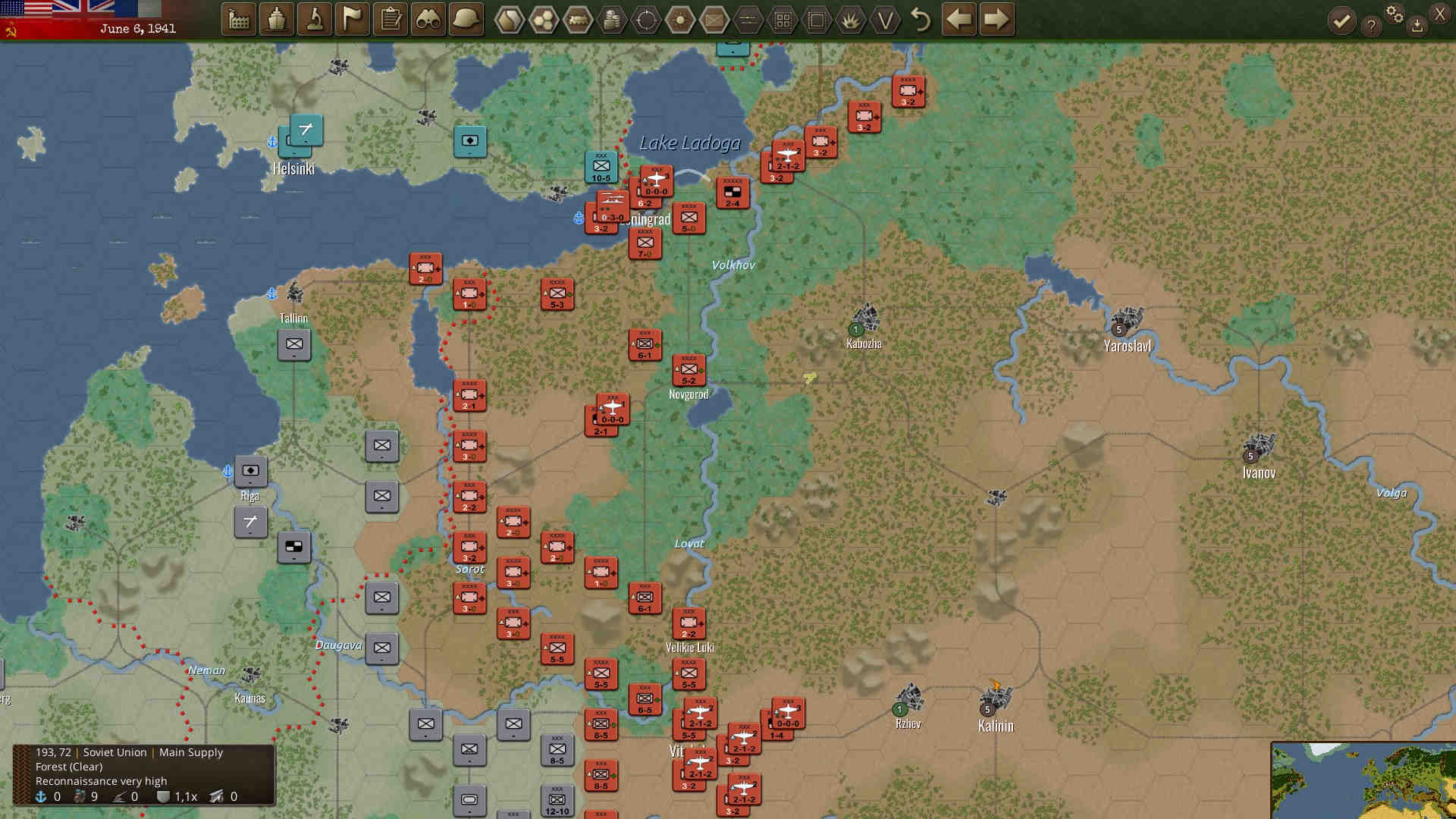Open the game settings gears icon
The image size is (1456, 819).
[1395, 15]
